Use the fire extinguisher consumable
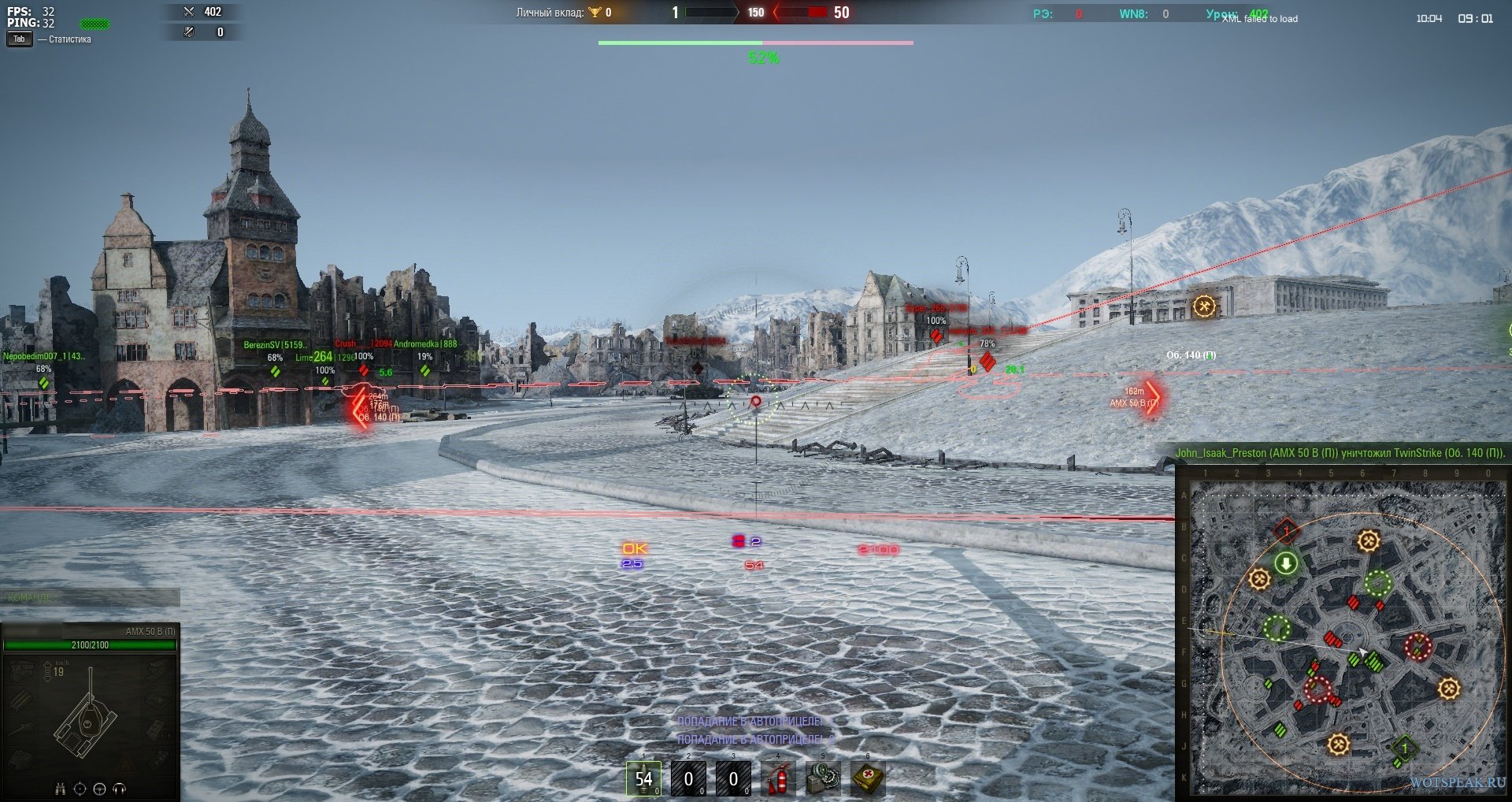This screenshot has height=802, width=1512. [x=778, y=779]
